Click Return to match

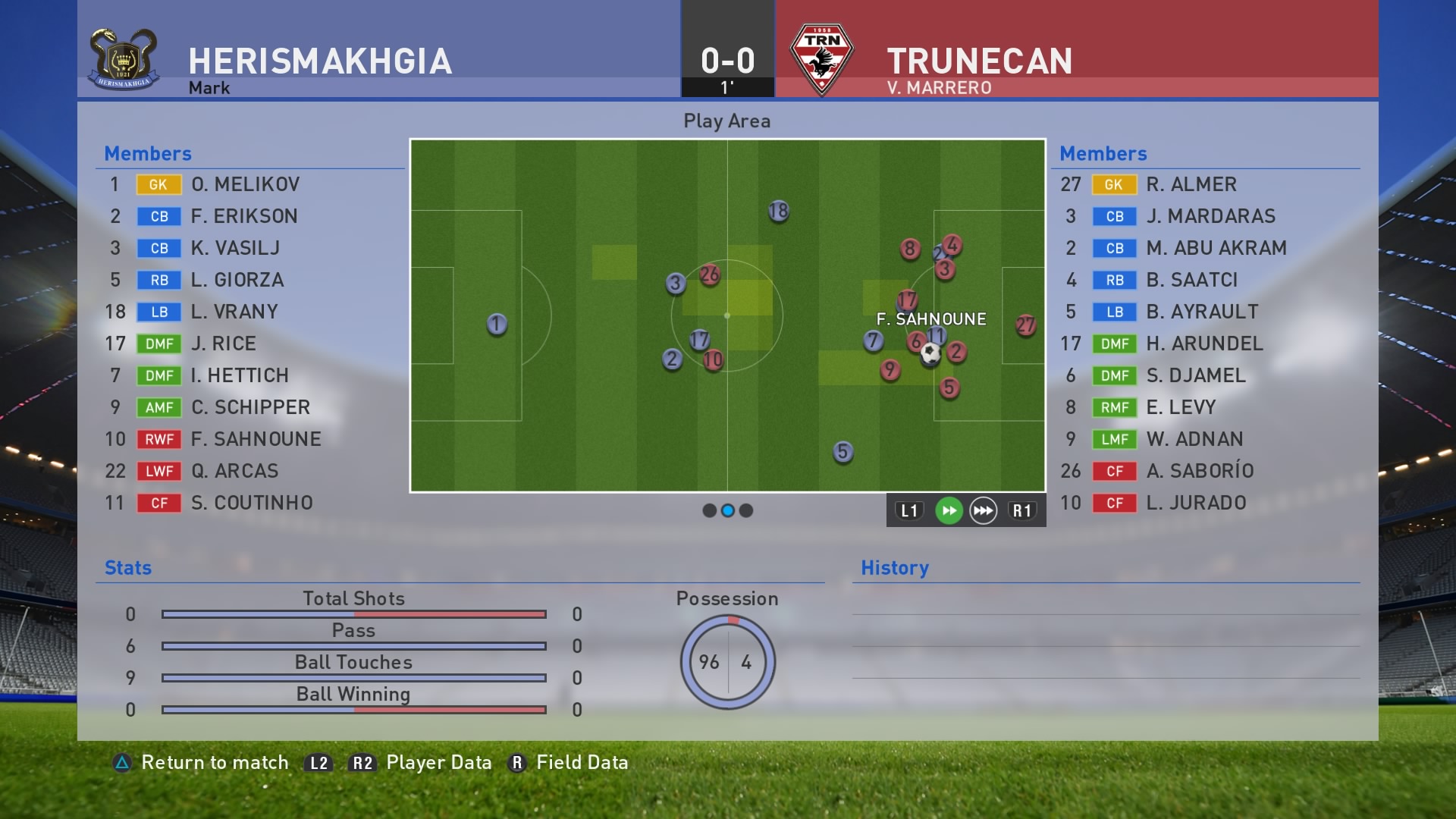click(x=216, y=763)
